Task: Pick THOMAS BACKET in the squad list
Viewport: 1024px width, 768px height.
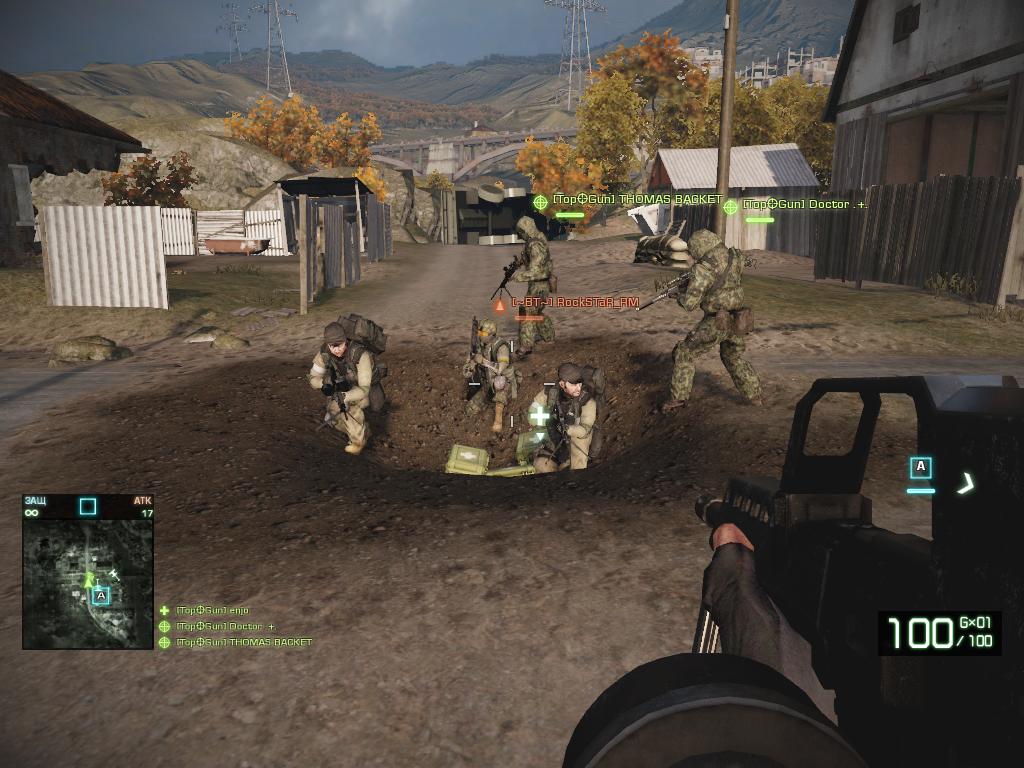Action: click(x=243, y=642)
